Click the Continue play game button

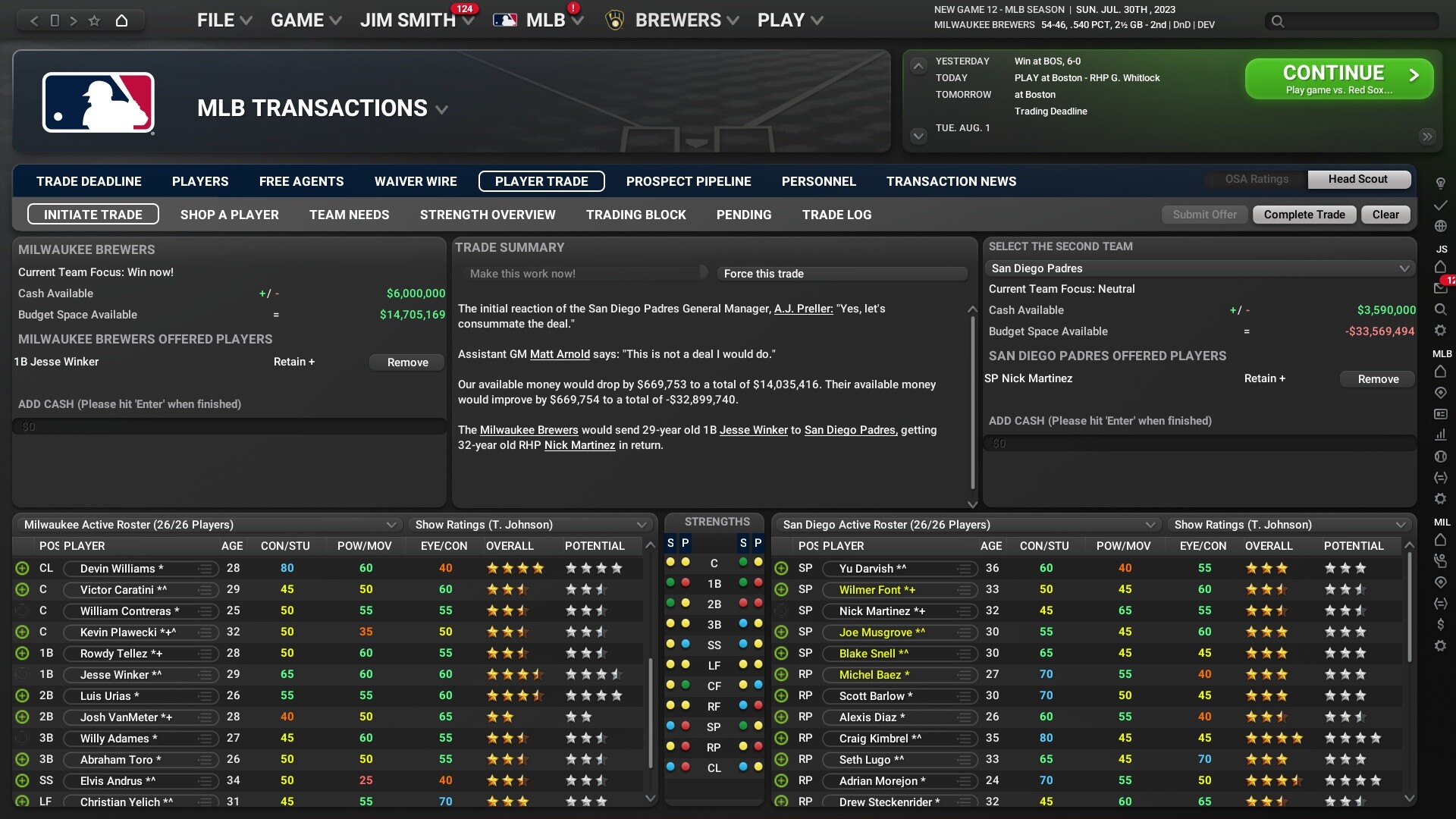(x=1337, y=78)
